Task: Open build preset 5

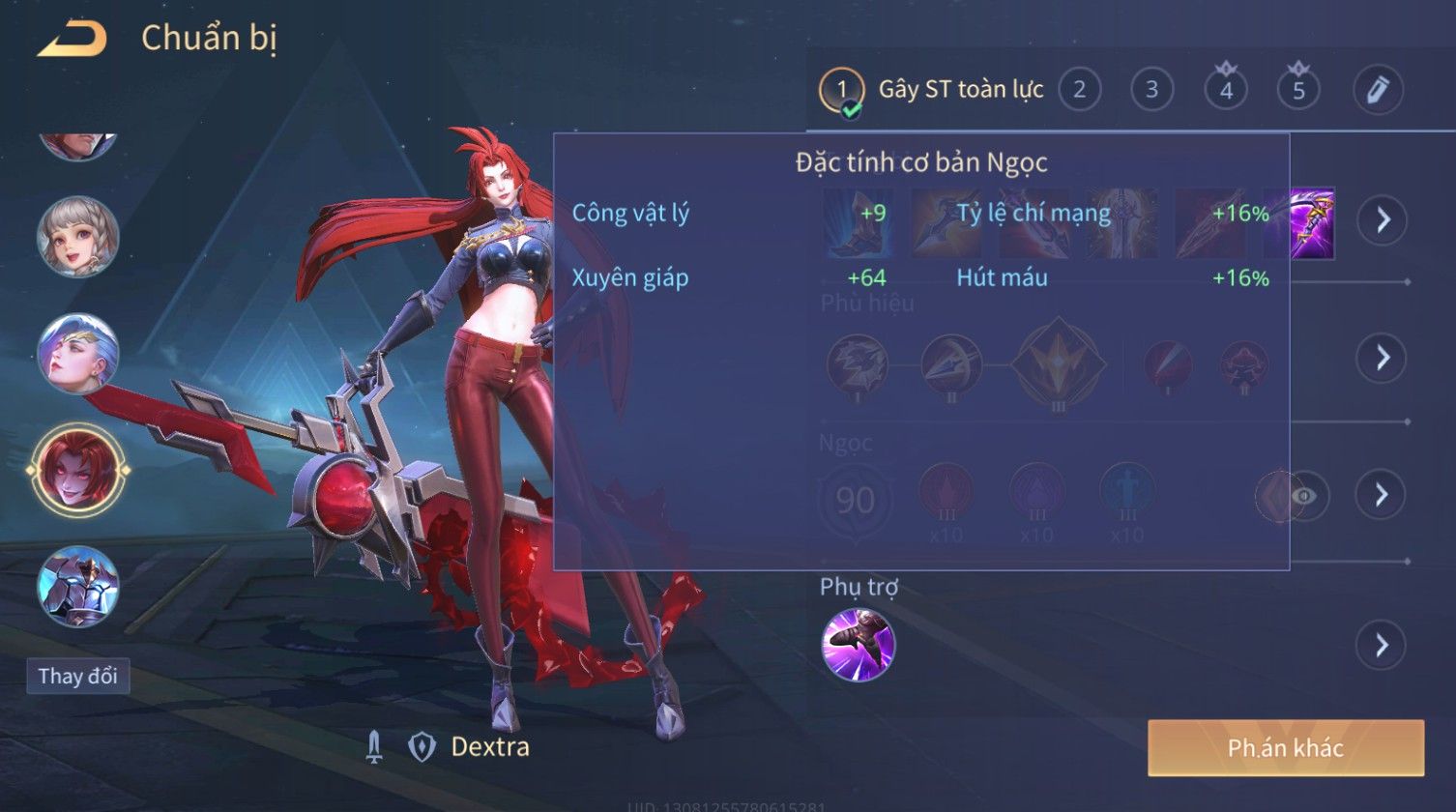Action: 1298,90
